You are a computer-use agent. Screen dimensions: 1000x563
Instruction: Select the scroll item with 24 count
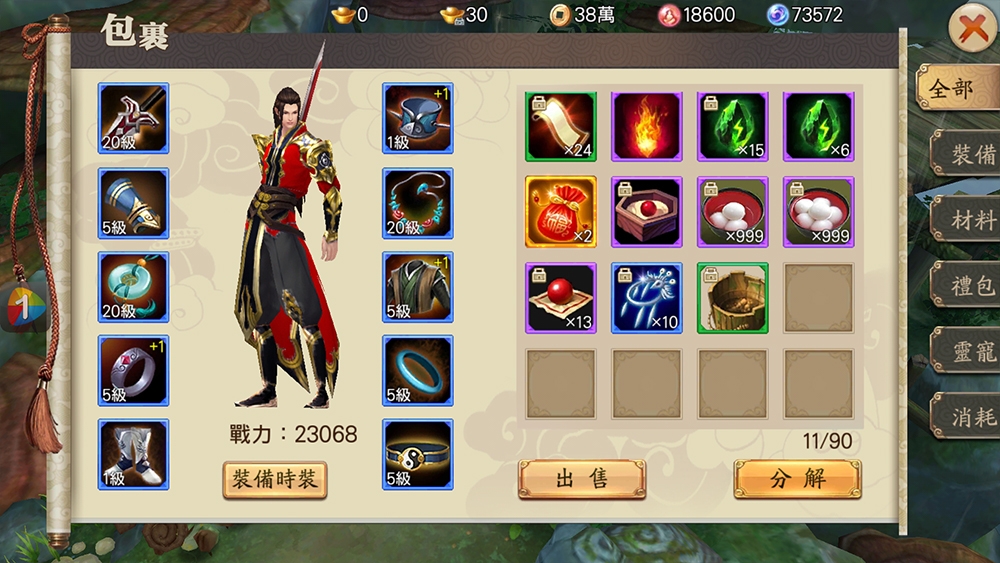click(560, 127)
